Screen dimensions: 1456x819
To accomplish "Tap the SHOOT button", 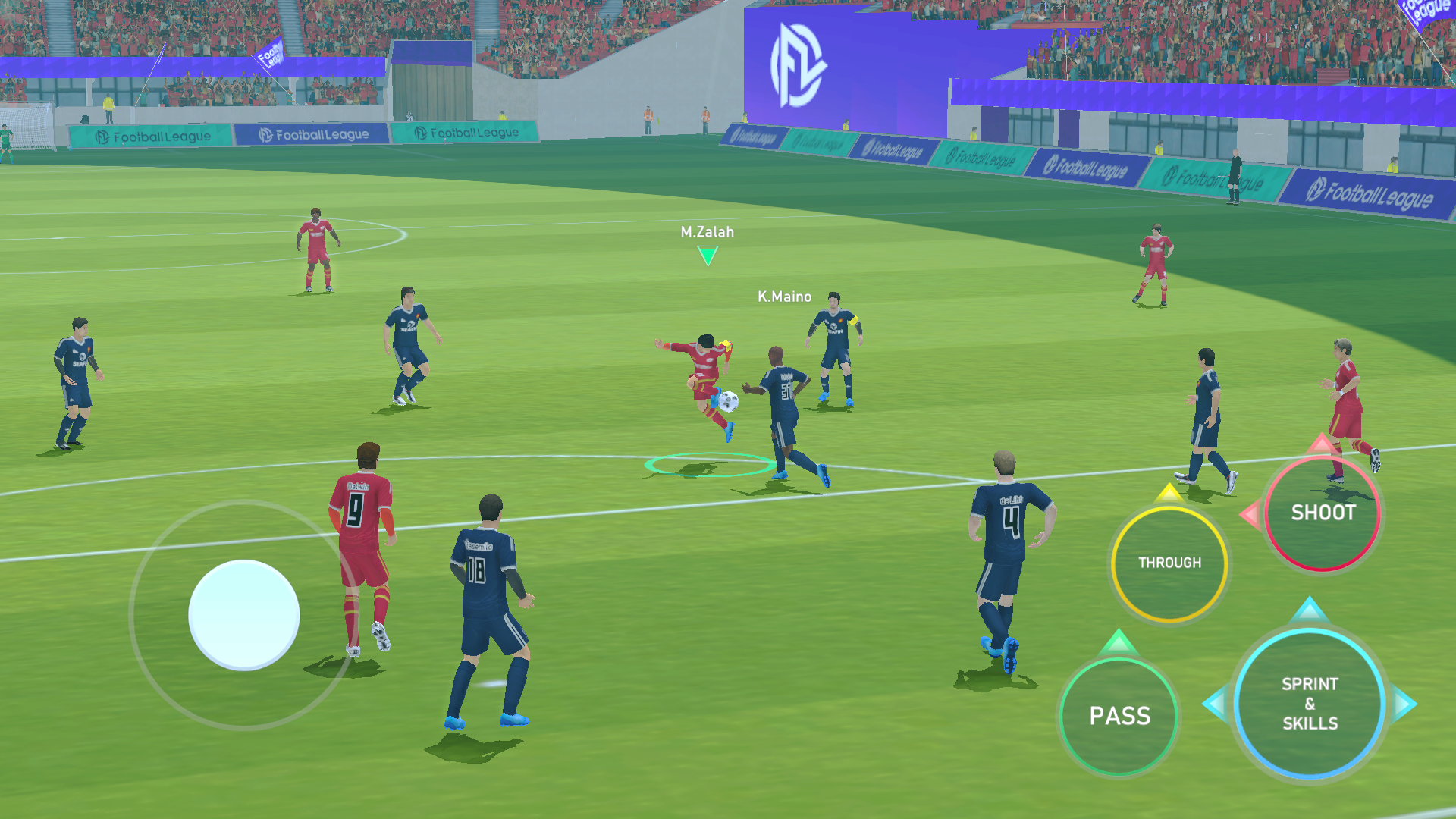I will tap(1323, 513).
